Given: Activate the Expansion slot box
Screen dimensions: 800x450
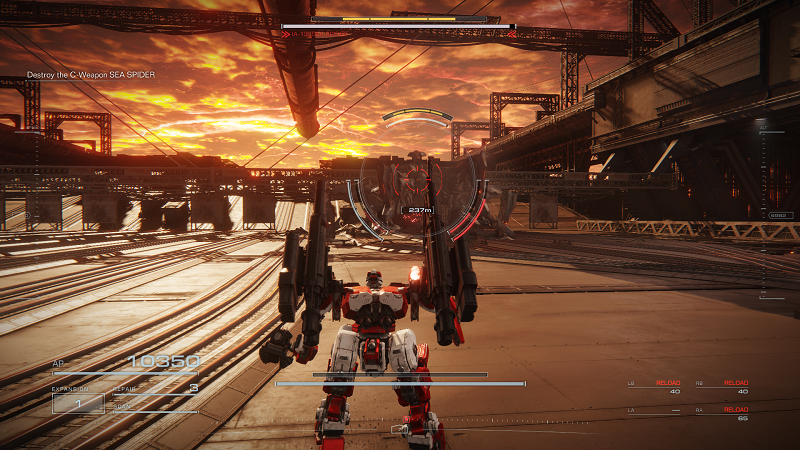Looking at the screenshot, I should 78,403.
